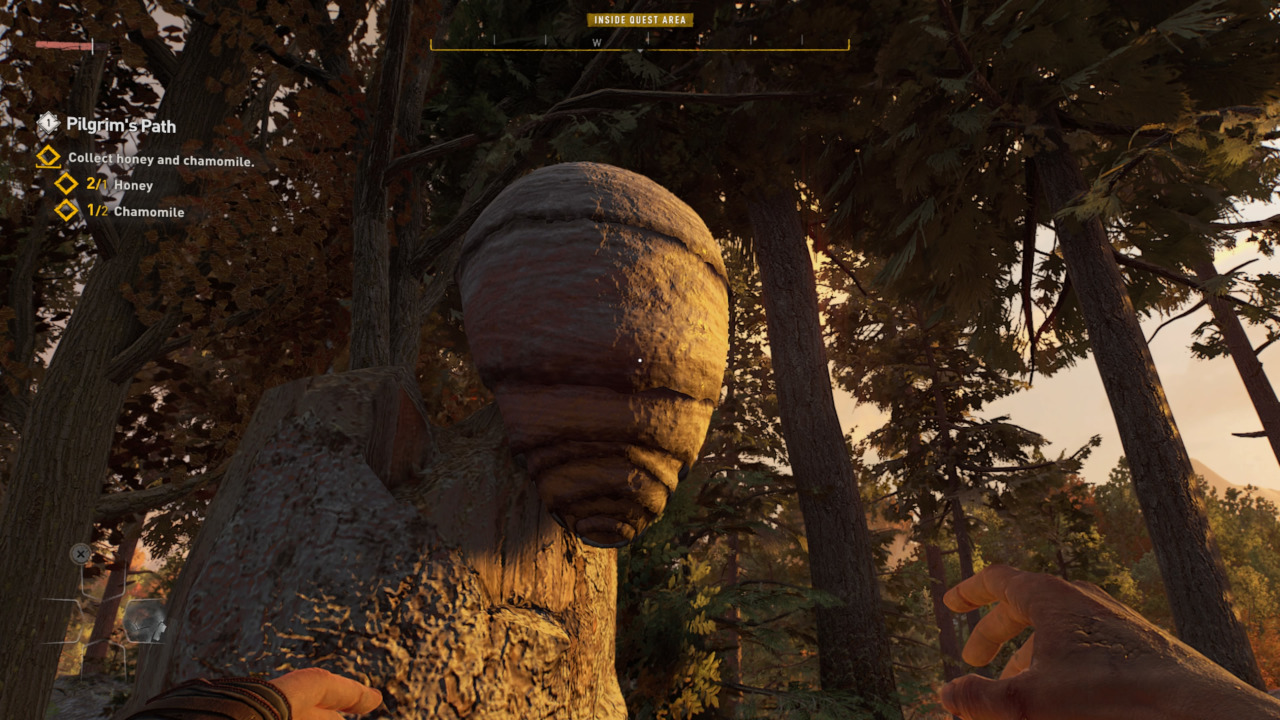Screen dimensions: 1280x720
Task: Click the Inside Quest Area banner
Action: coord(640,20)
